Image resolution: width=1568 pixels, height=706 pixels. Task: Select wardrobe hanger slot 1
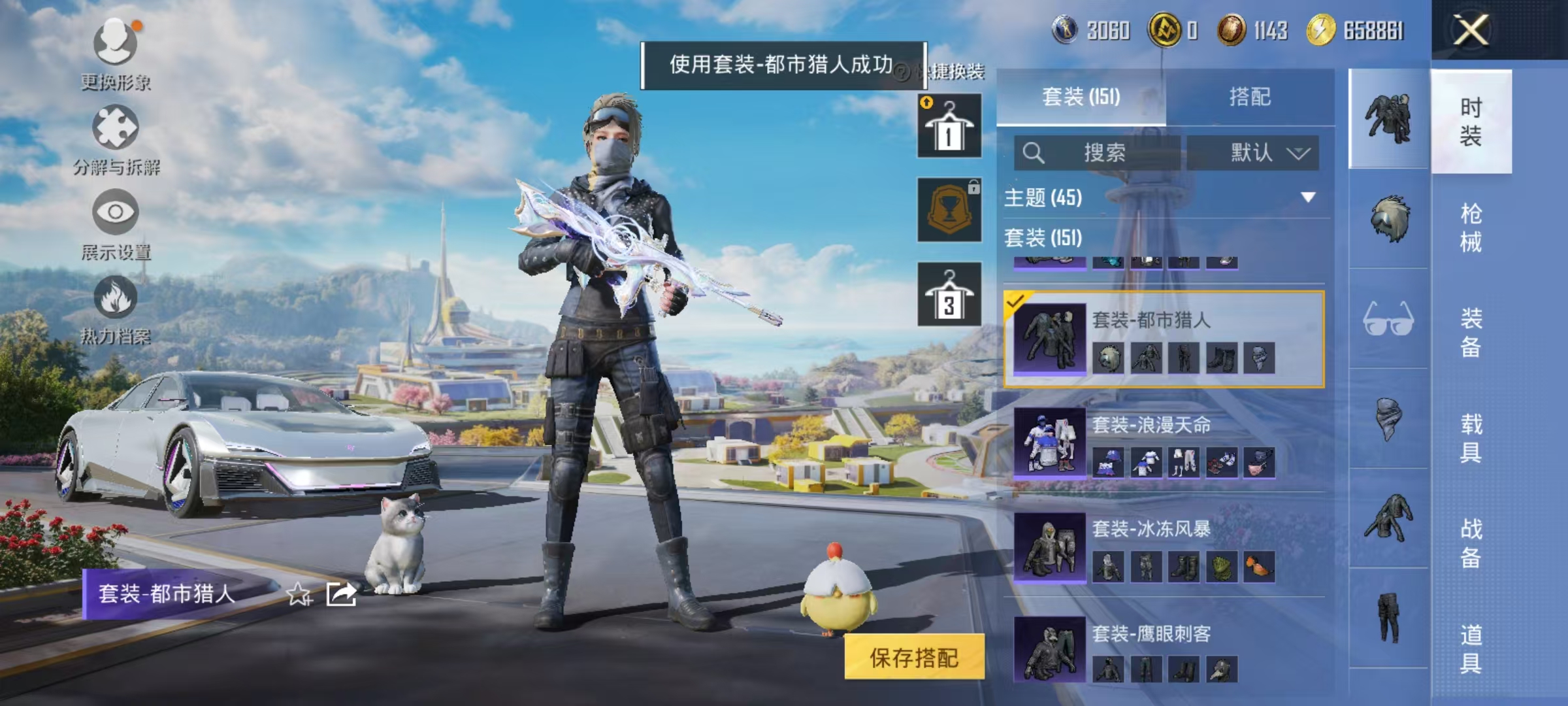click(x=949, y=126)
